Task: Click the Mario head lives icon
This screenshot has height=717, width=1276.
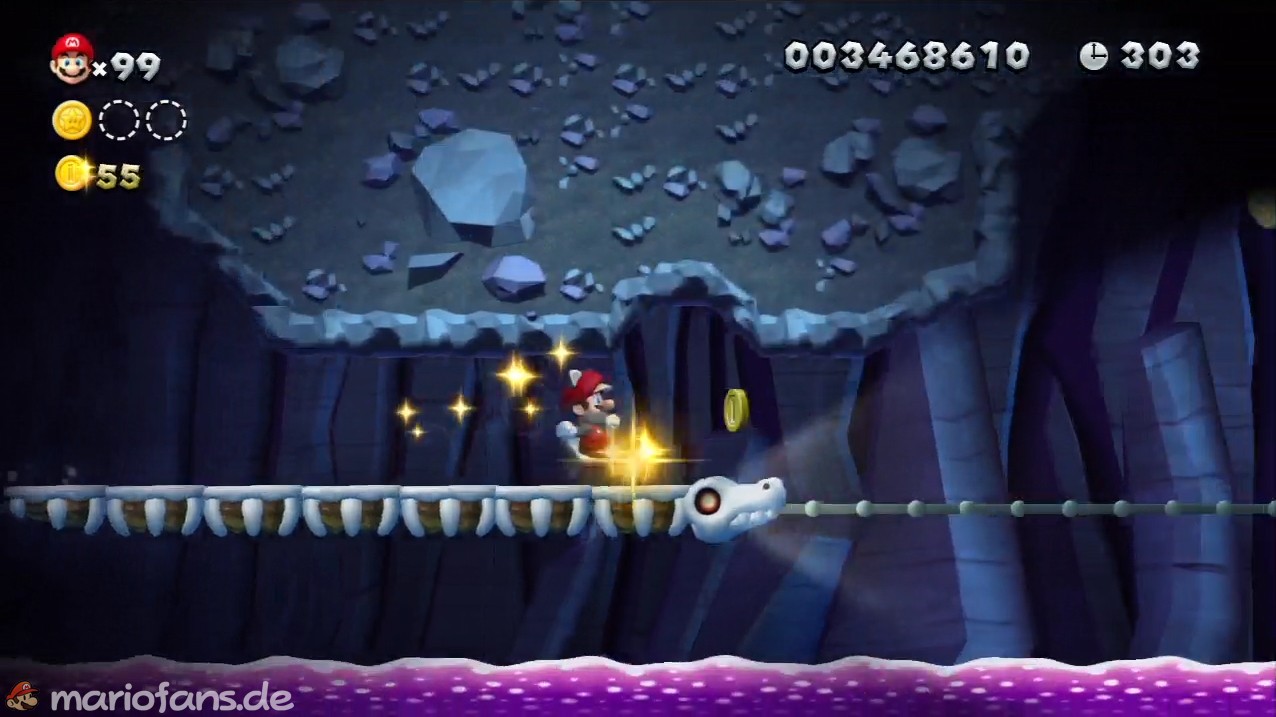Action: [x=72, y=58]
